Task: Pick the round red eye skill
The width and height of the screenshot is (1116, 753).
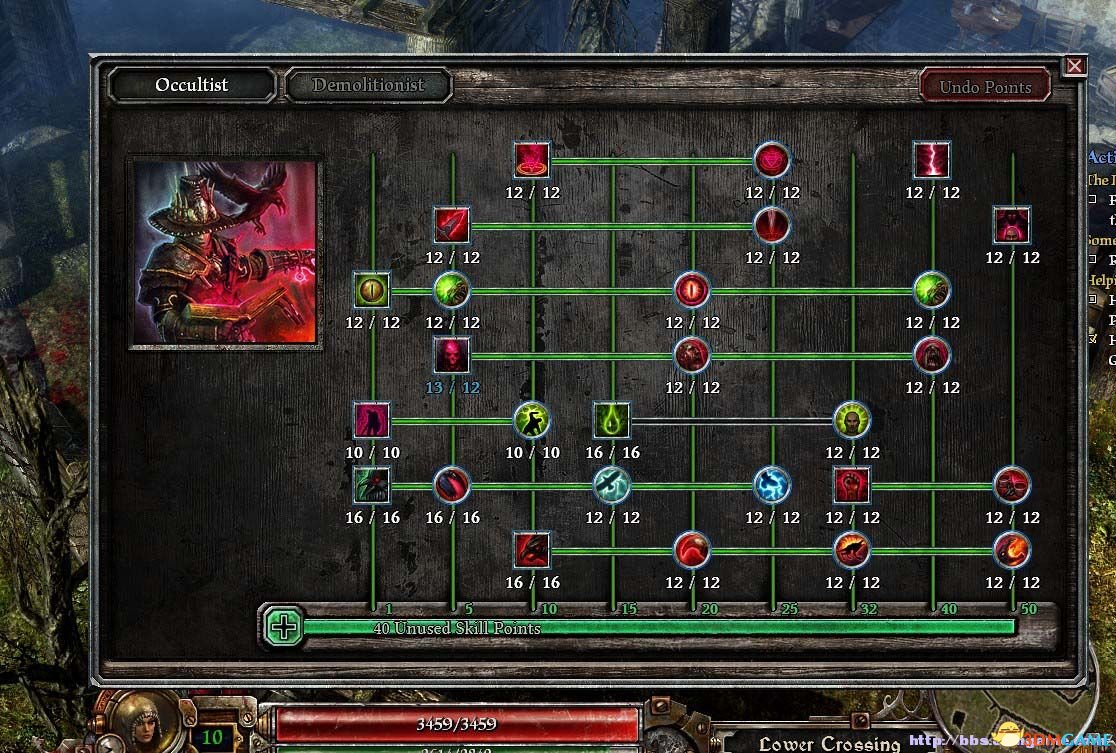Action: pyautogui.click(x=691, y=290)
